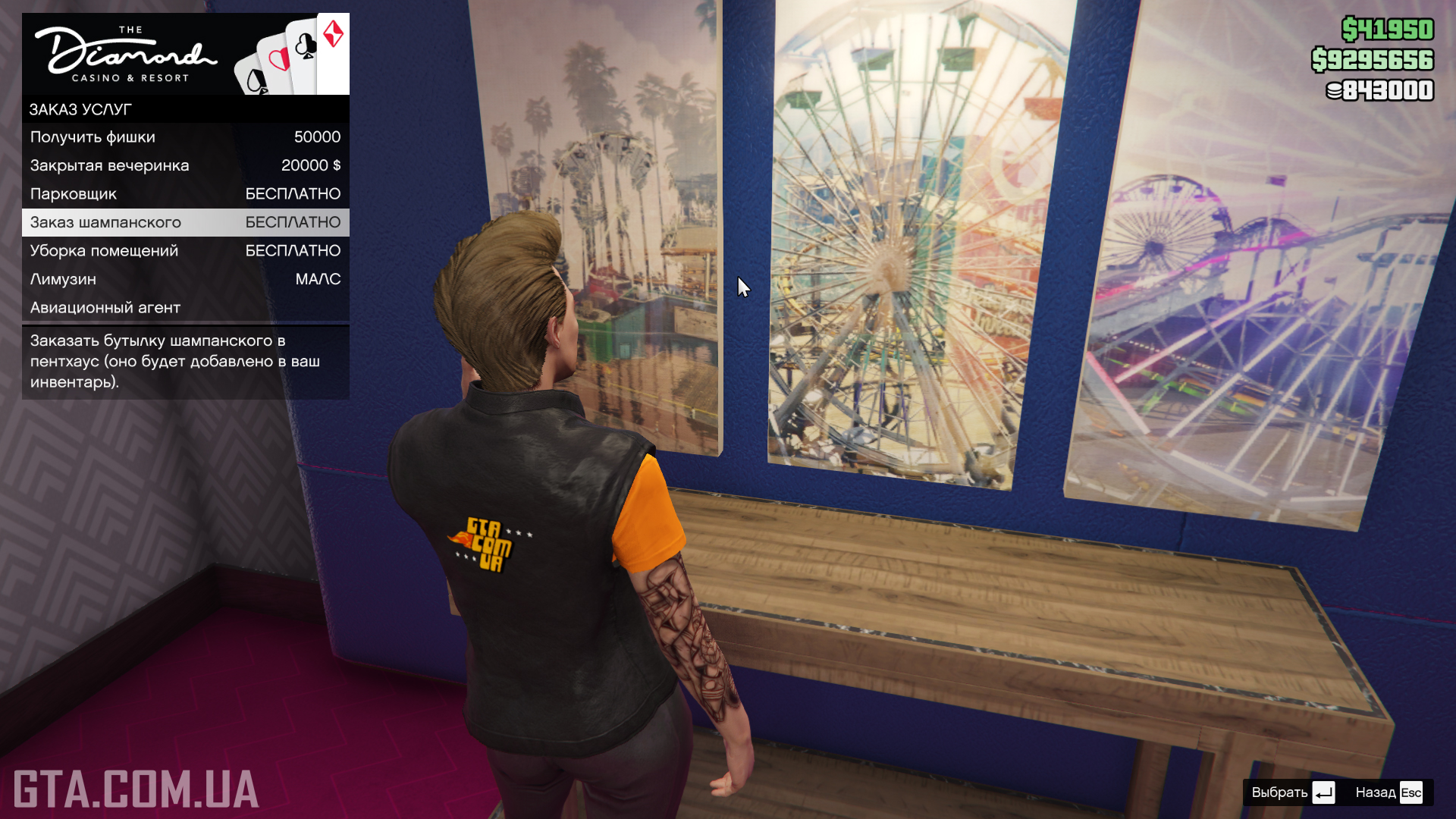
Task: Select "Уборка помещений" cleaning service
Action: click(x=185, y=251)
